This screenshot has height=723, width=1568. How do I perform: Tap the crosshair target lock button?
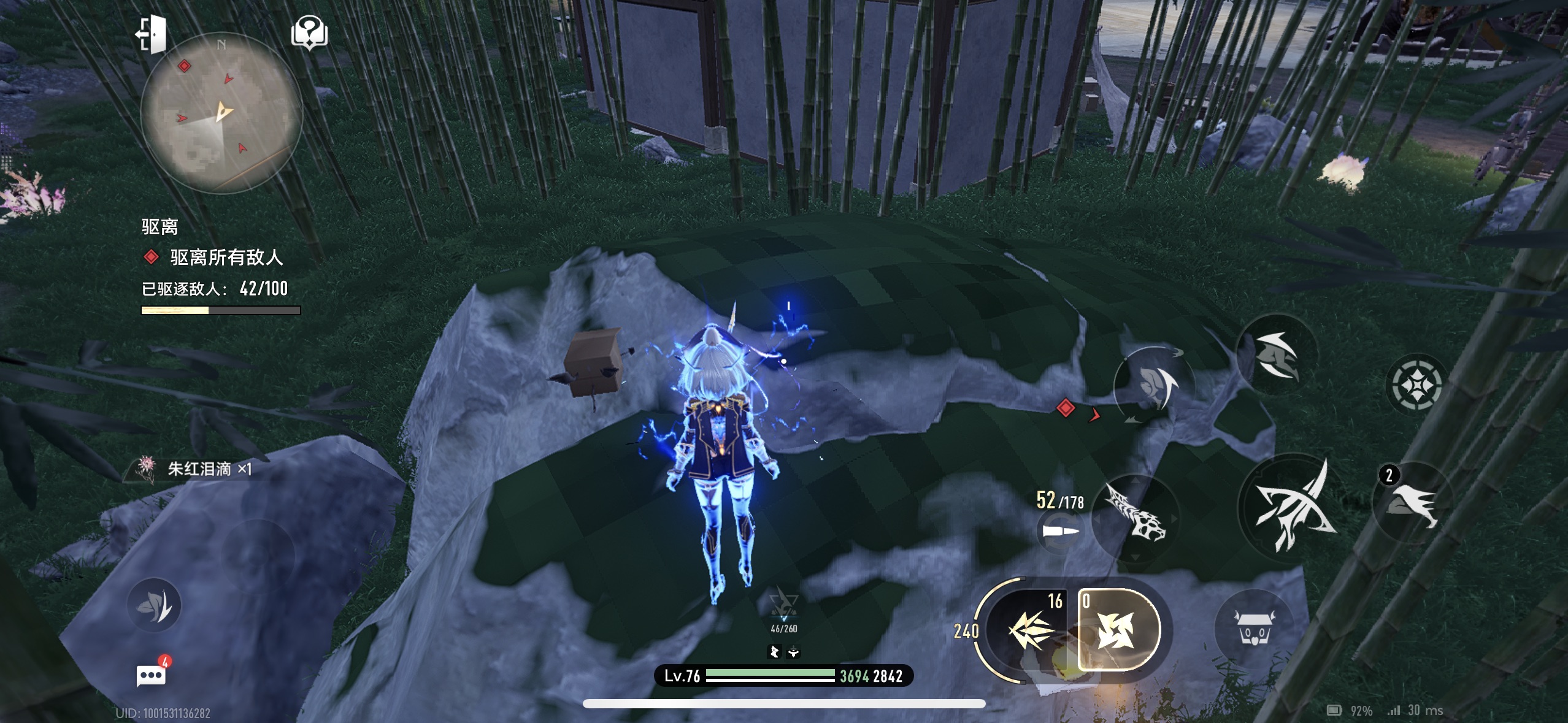pyautogui.click(x=1416, y=386)
